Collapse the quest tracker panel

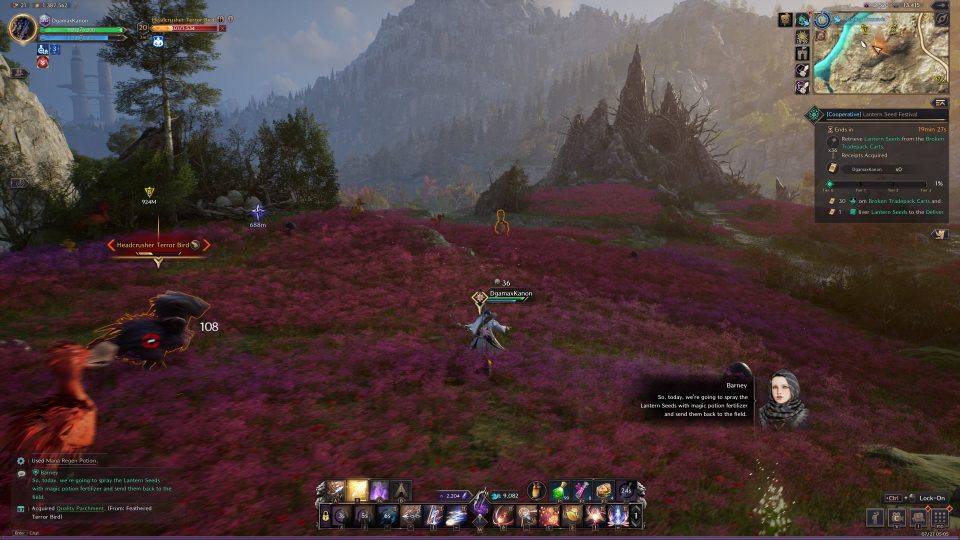pos(940,102)
